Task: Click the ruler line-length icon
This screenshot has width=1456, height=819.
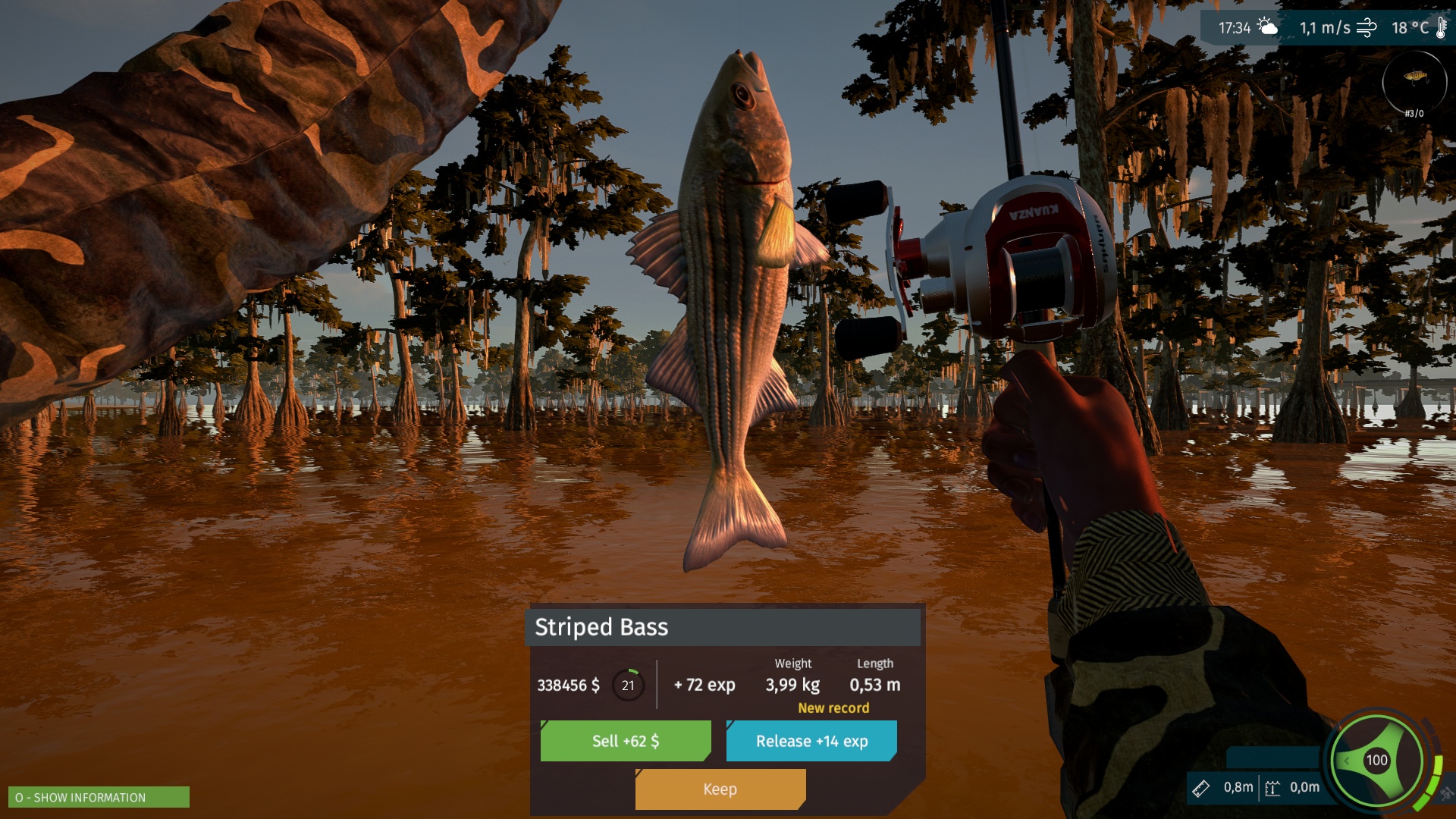Action: (x=1201, y=789)
